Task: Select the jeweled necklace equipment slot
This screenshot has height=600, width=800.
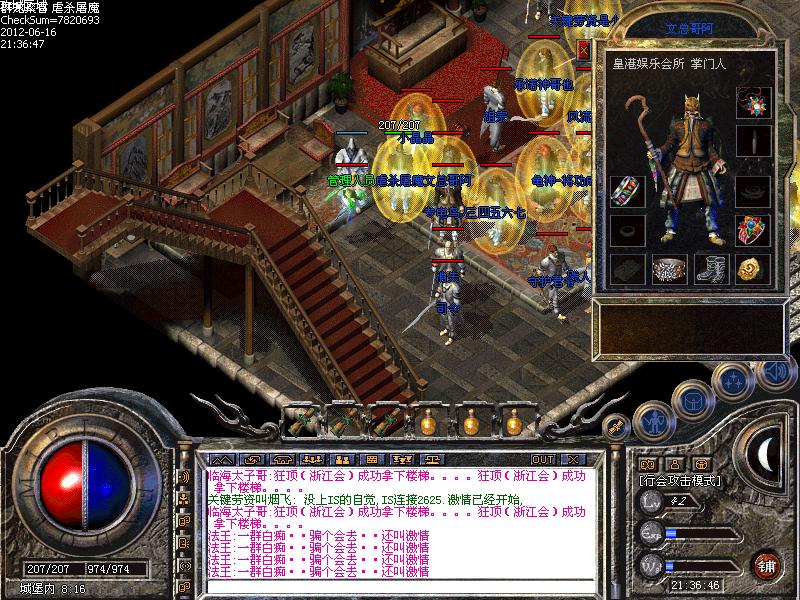Action: pyautogui.click(x=753, y=102)
